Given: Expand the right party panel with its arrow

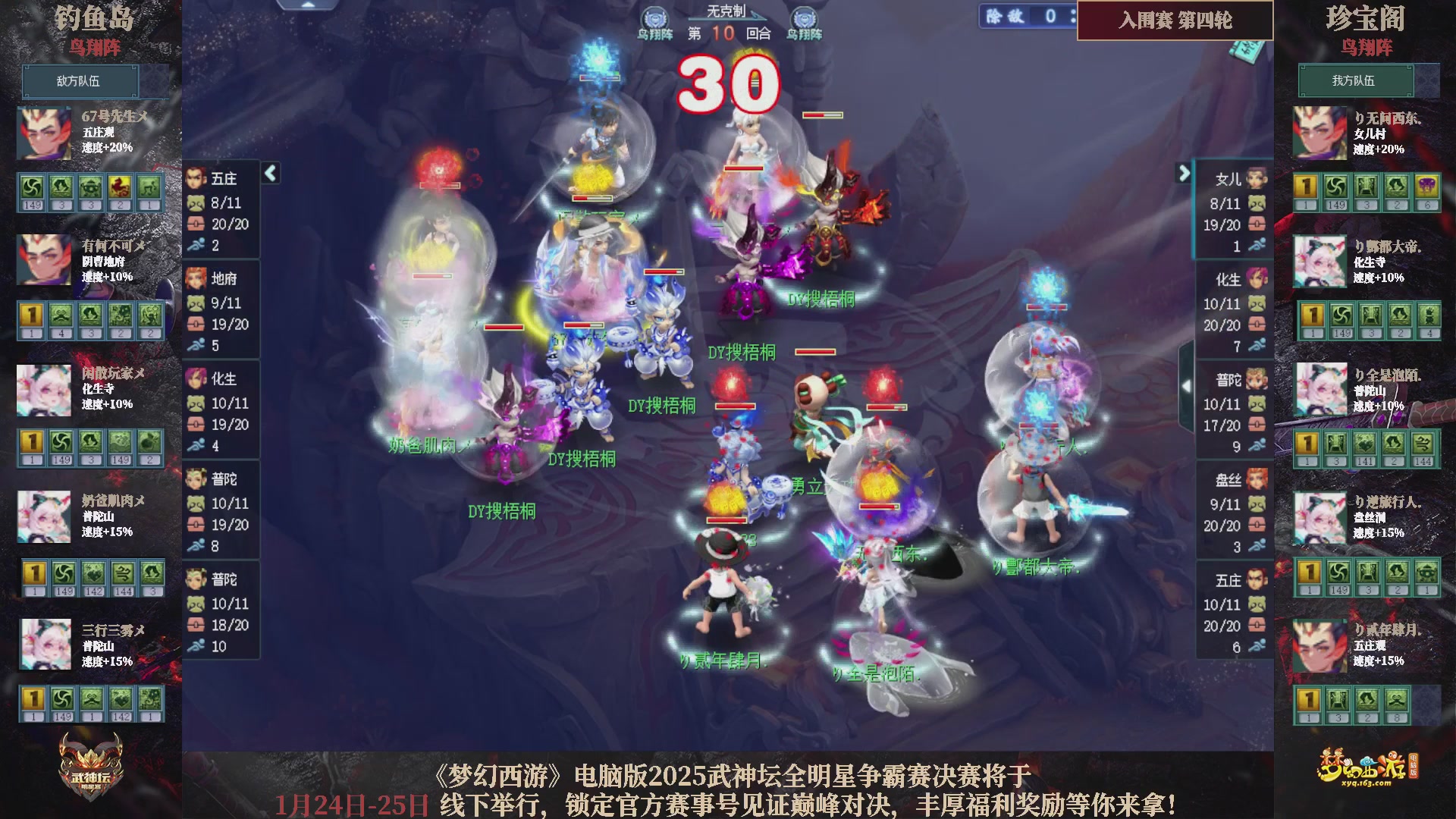Looking at the screenshot, I should [x=1185, y=174].
